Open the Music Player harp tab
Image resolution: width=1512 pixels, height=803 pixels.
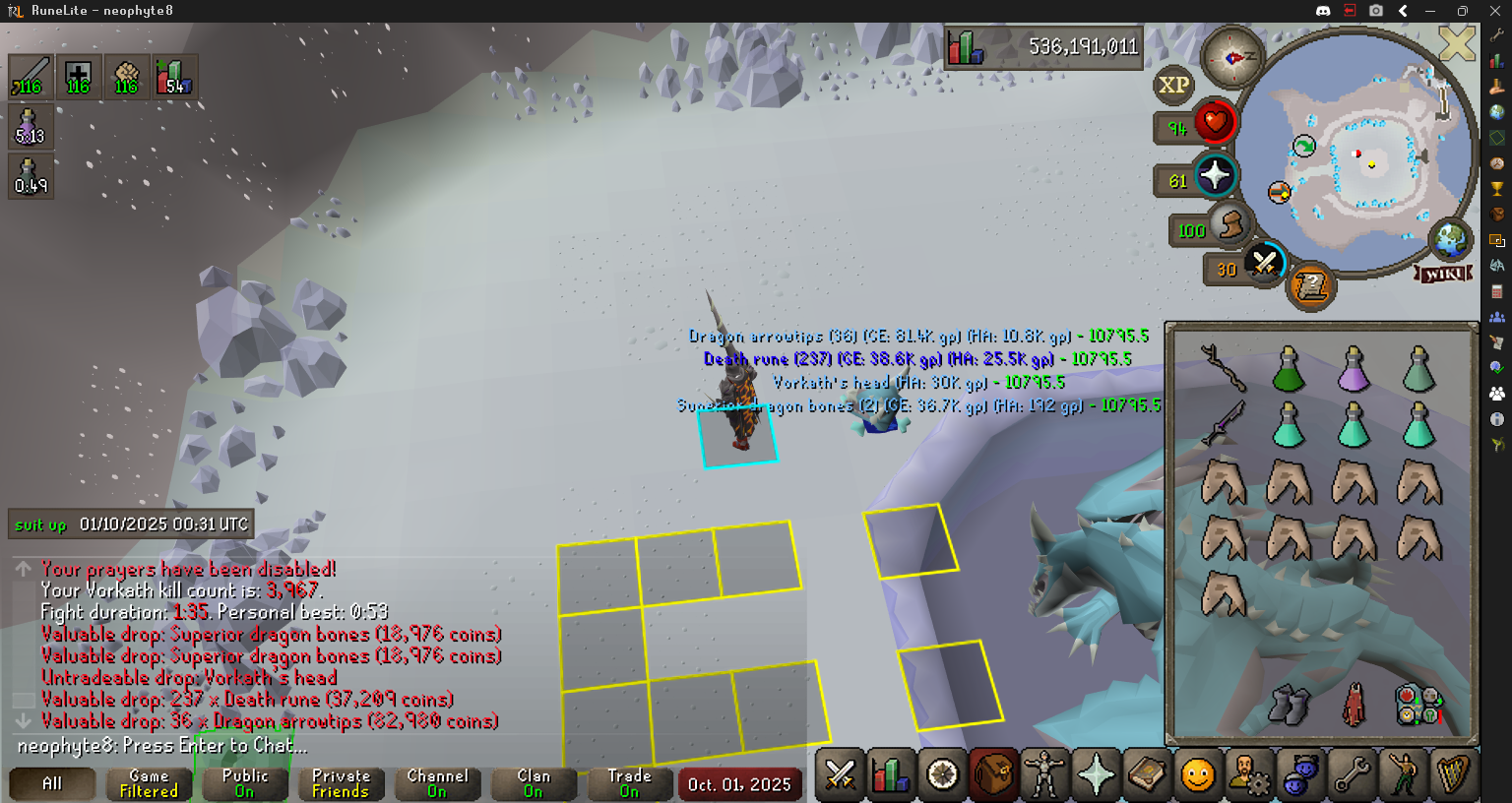(x=1454, y=775)
